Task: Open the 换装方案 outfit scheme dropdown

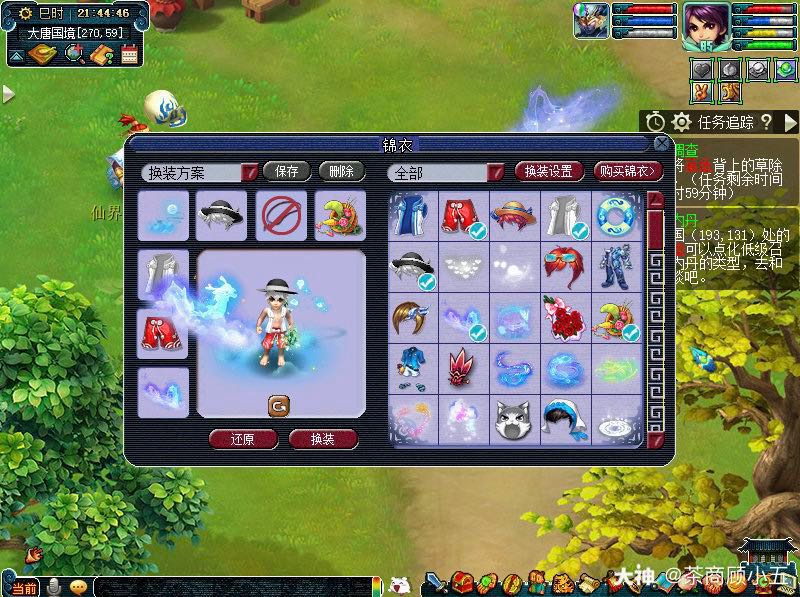Action: (250, 172)
